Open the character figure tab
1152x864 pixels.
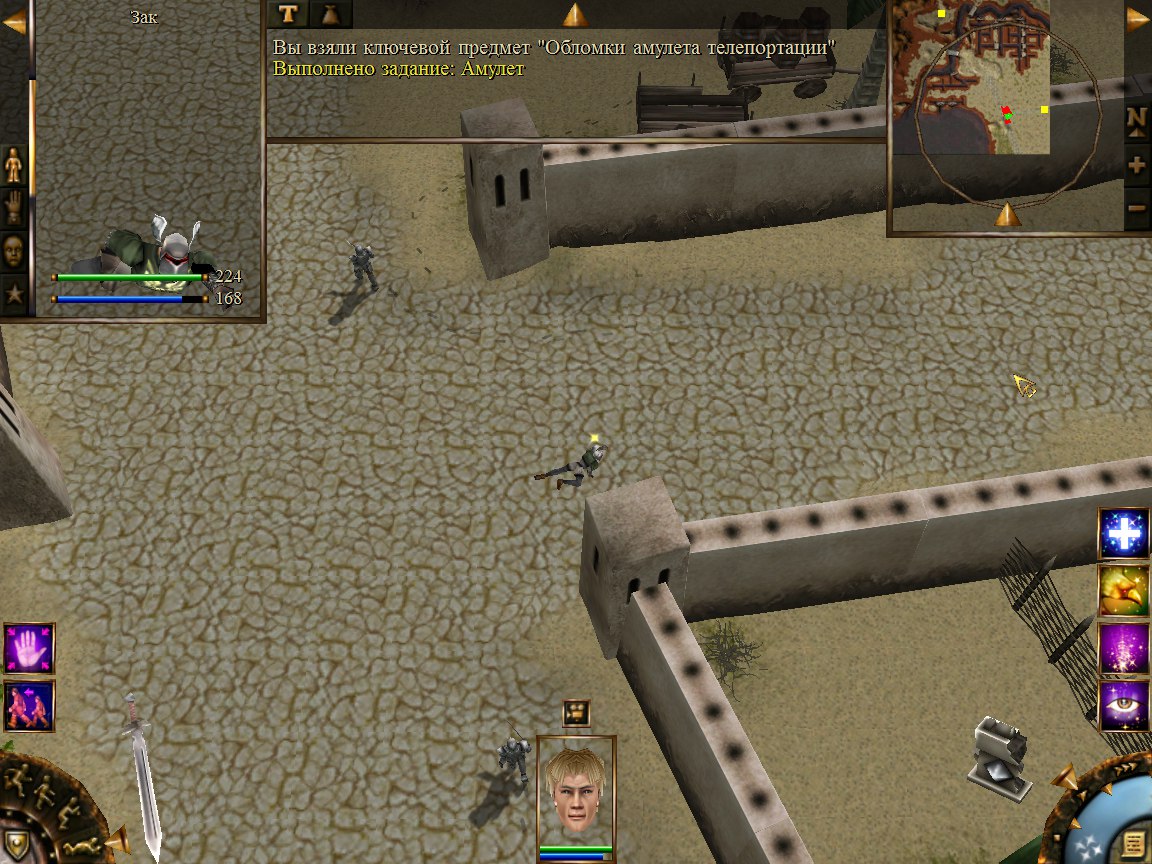click(14, 164)
